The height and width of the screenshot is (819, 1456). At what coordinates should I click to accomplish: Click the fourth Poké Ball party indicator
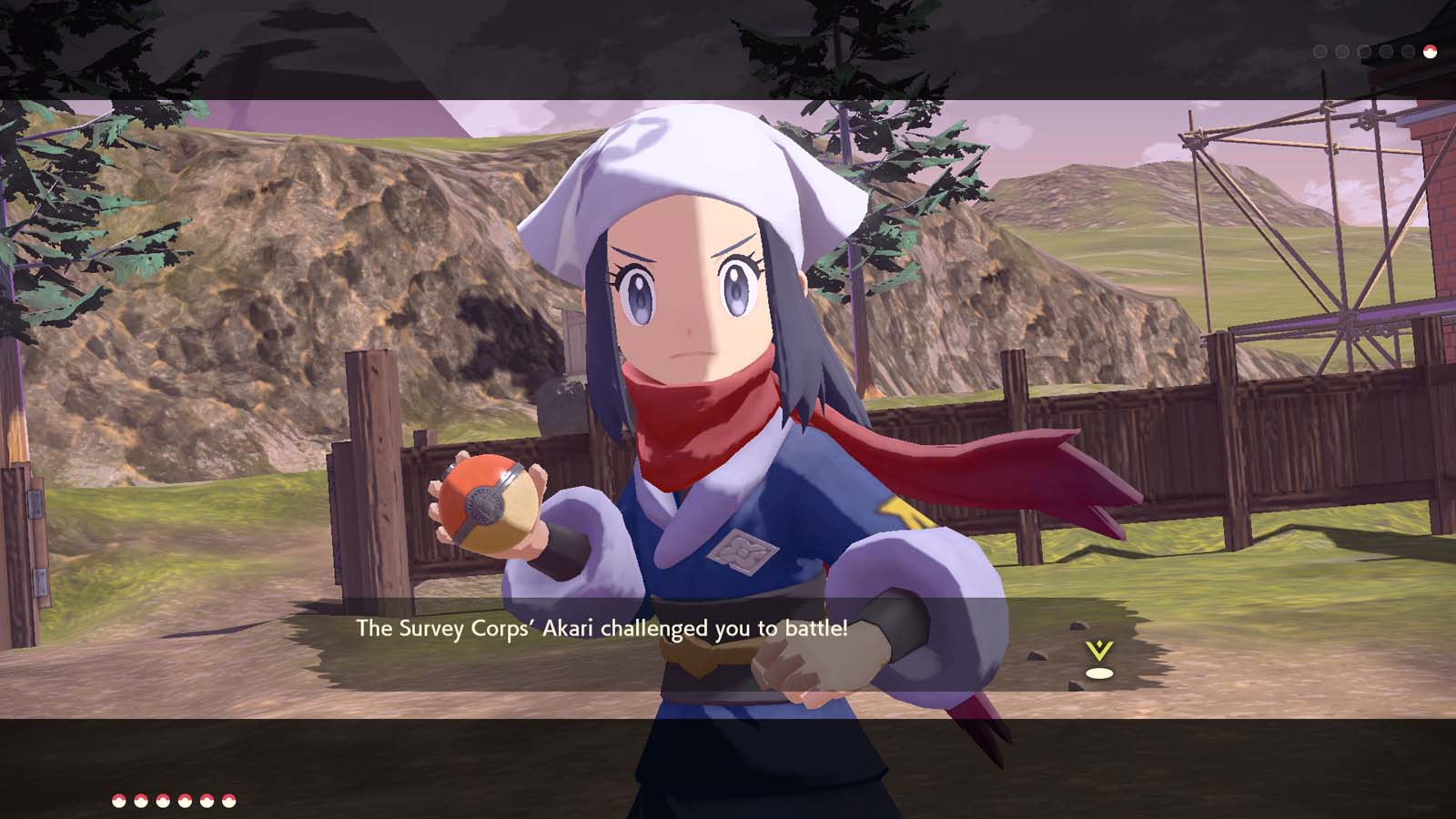[184, 800]
